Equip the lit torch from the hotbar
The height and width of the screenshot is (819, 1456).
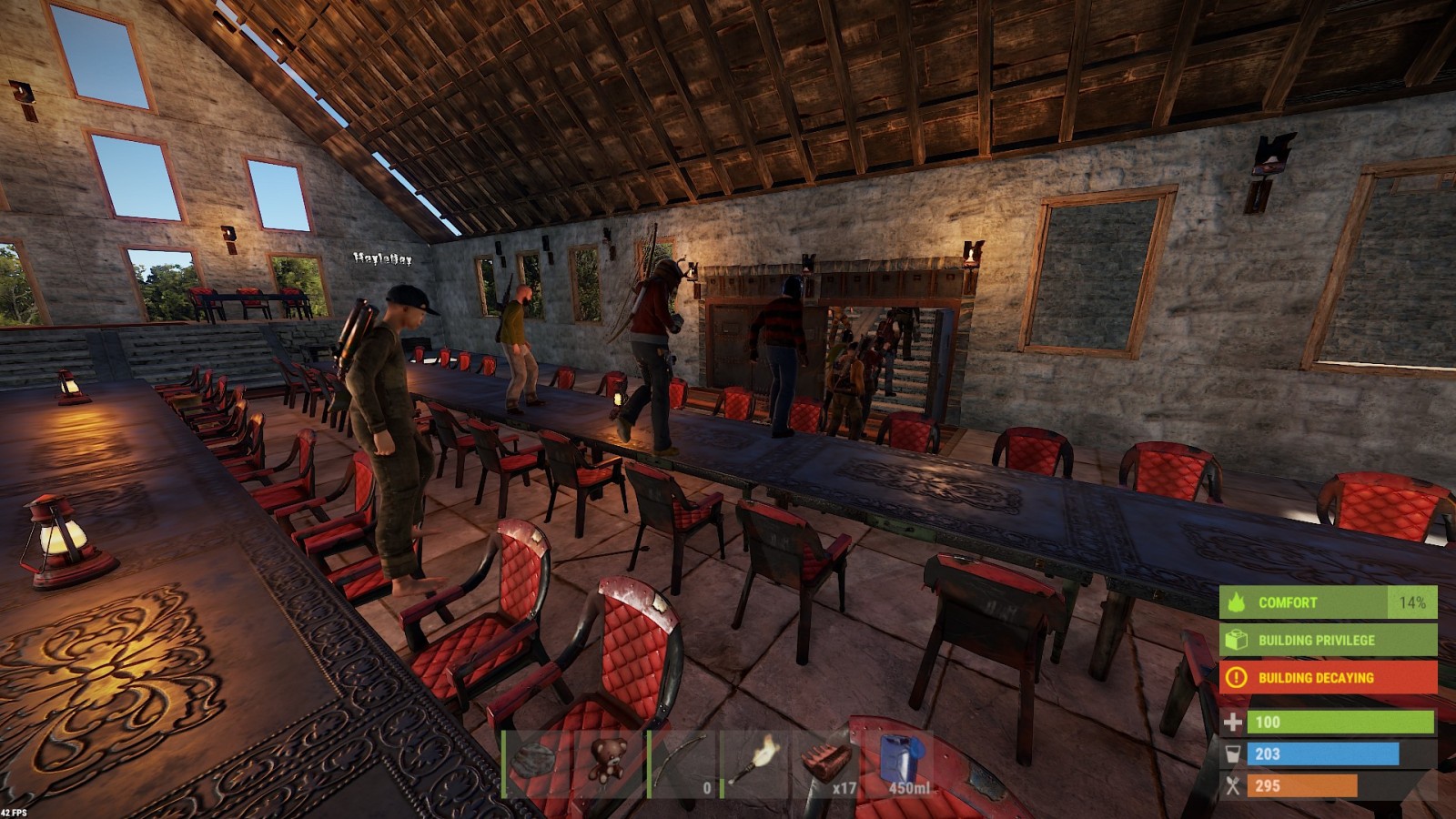(755, 764)
